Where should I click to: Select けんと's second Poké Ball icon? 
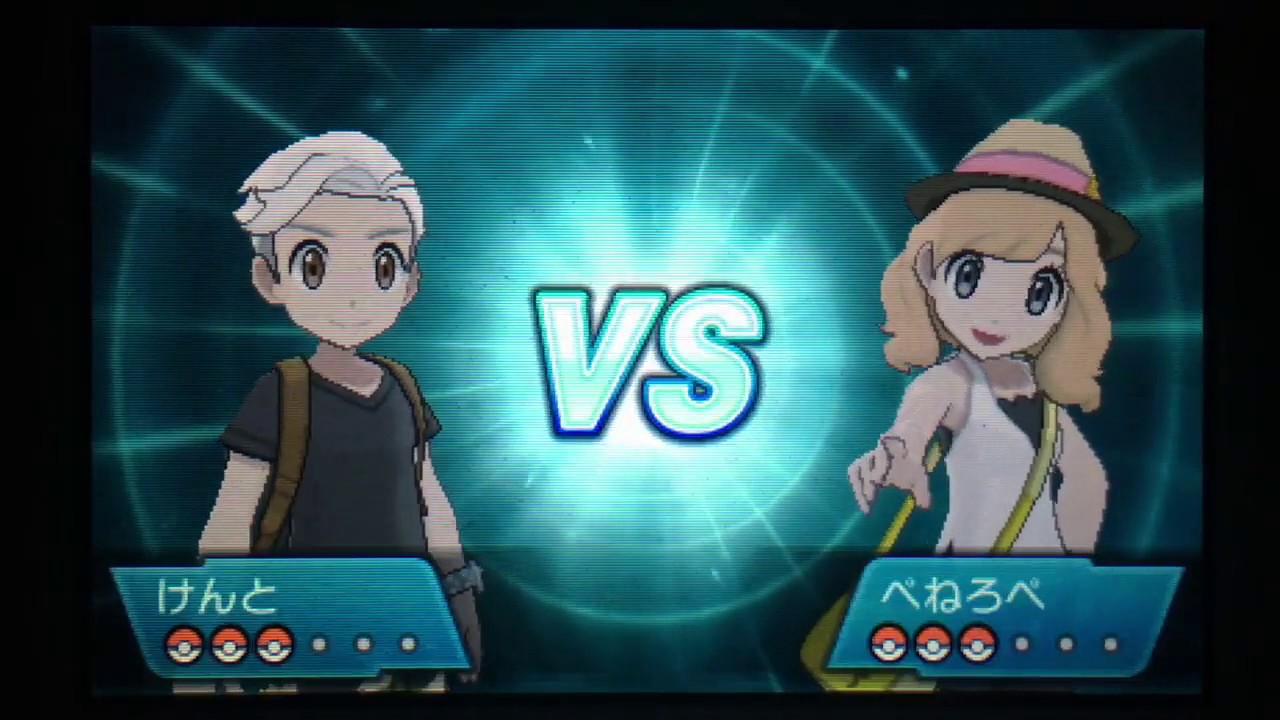point(229,645)
